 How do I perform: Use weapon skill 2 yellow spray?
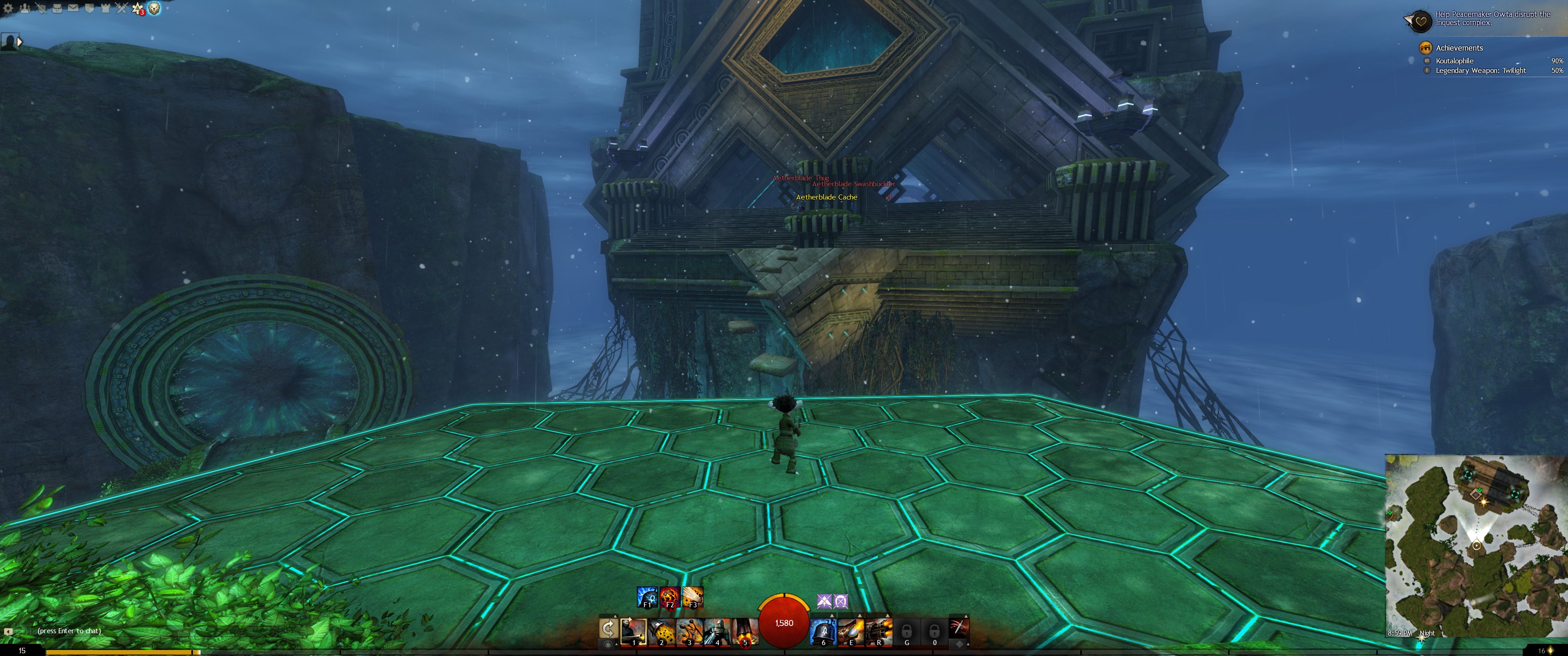(x=661, y=631)
